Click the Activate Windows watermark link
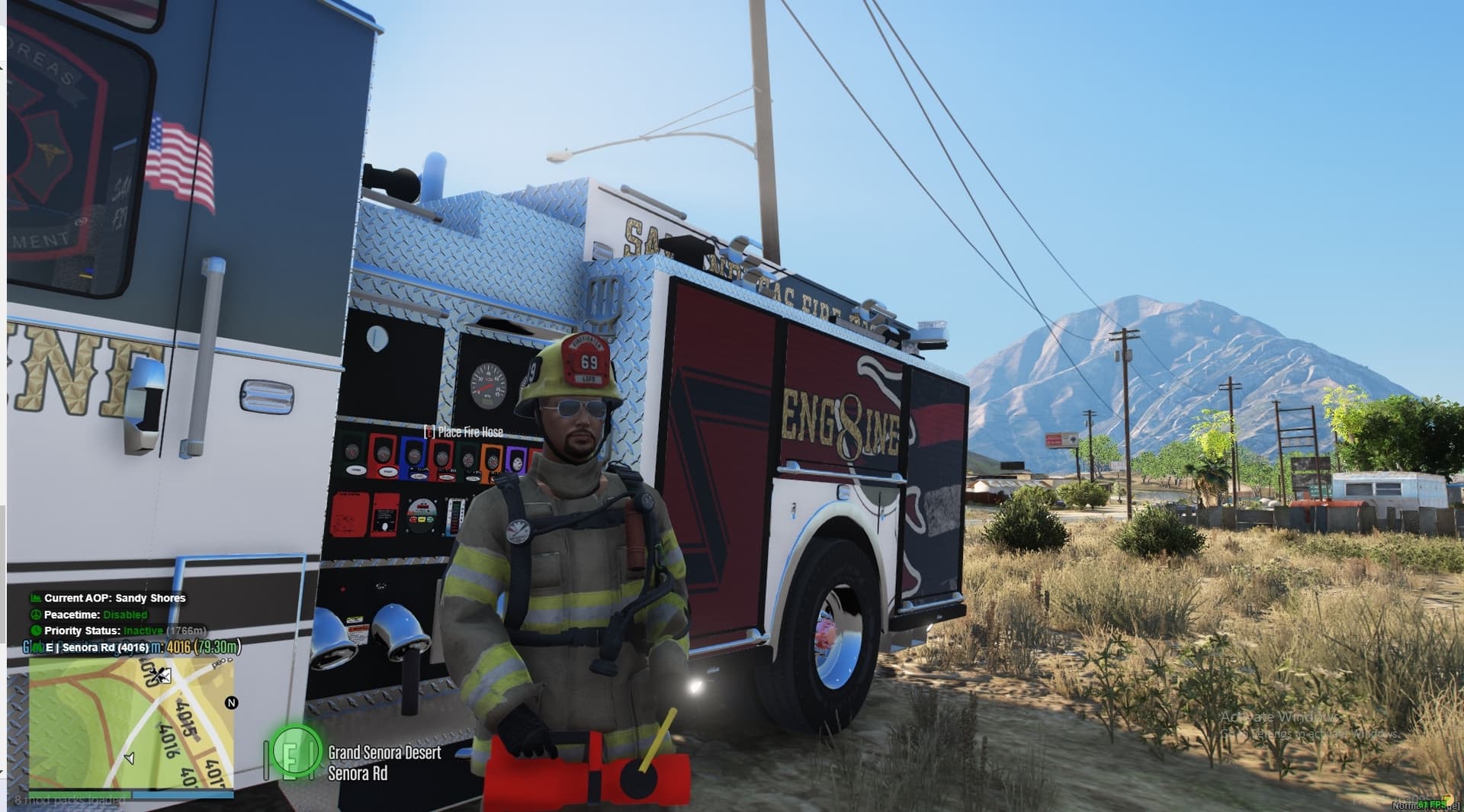This screenshot has height=812, width=1464. coord(1279,717)
